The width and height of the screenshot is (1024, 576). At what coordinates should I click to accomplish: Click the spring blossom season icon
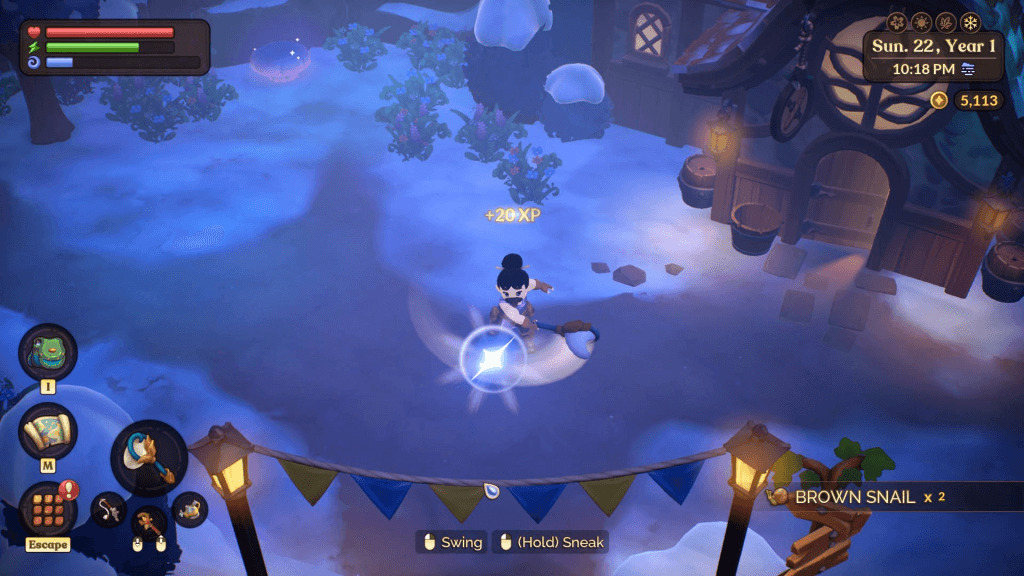[896, 22]
